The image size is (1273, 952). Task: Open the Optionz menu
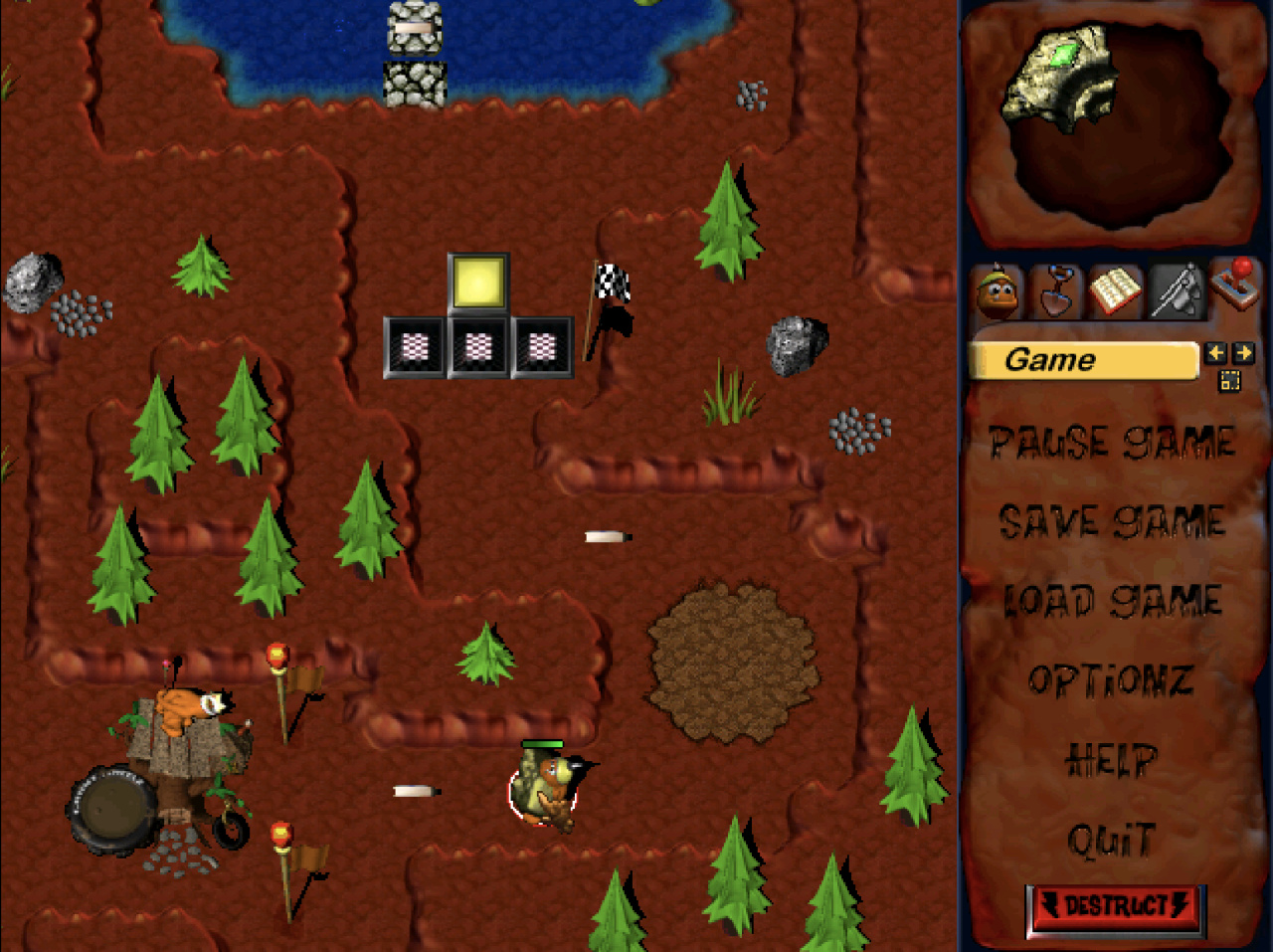[x=1111, y=681]
